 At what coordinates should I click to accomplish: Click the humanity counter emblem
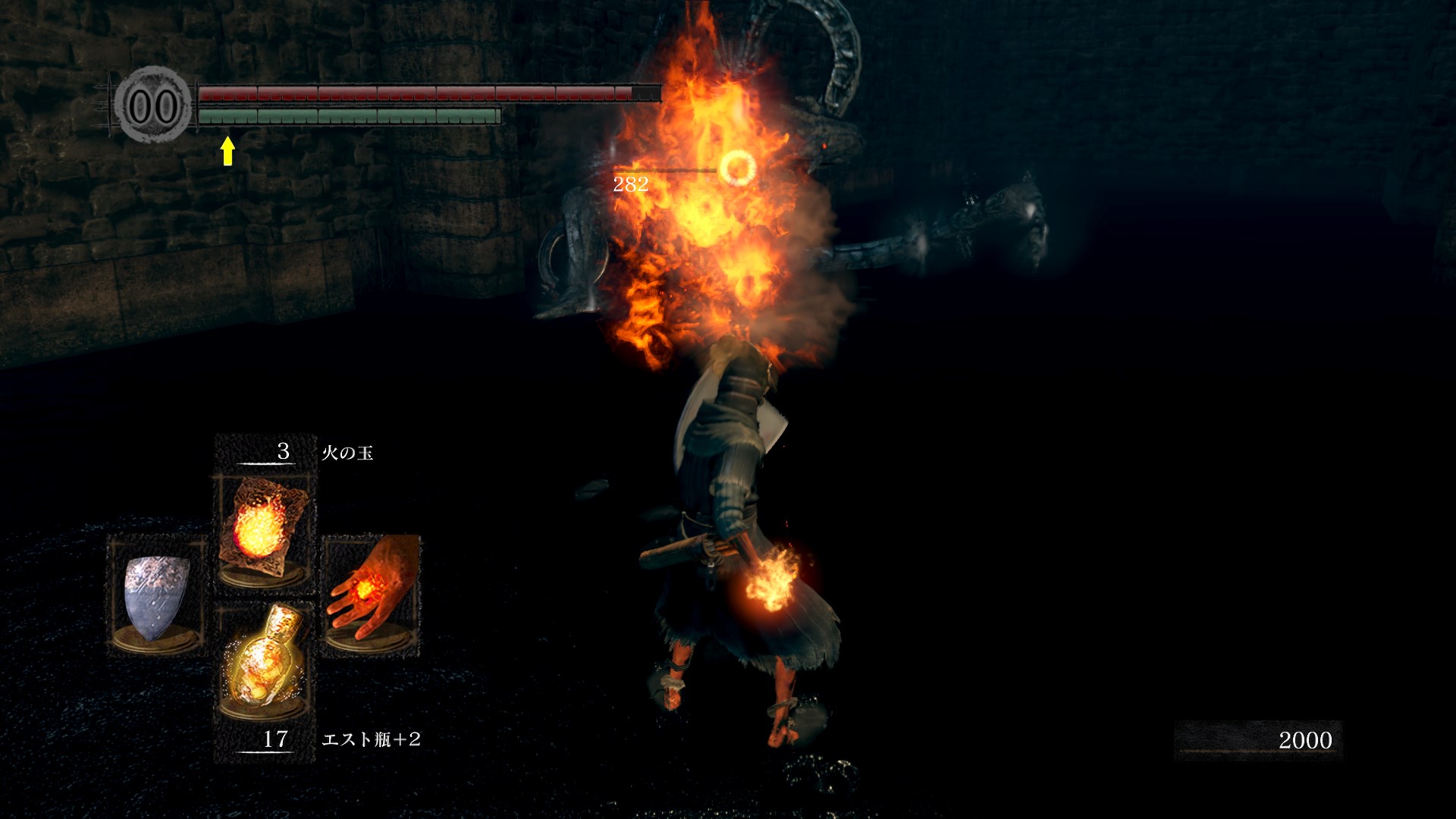click(x=154, y=105)
